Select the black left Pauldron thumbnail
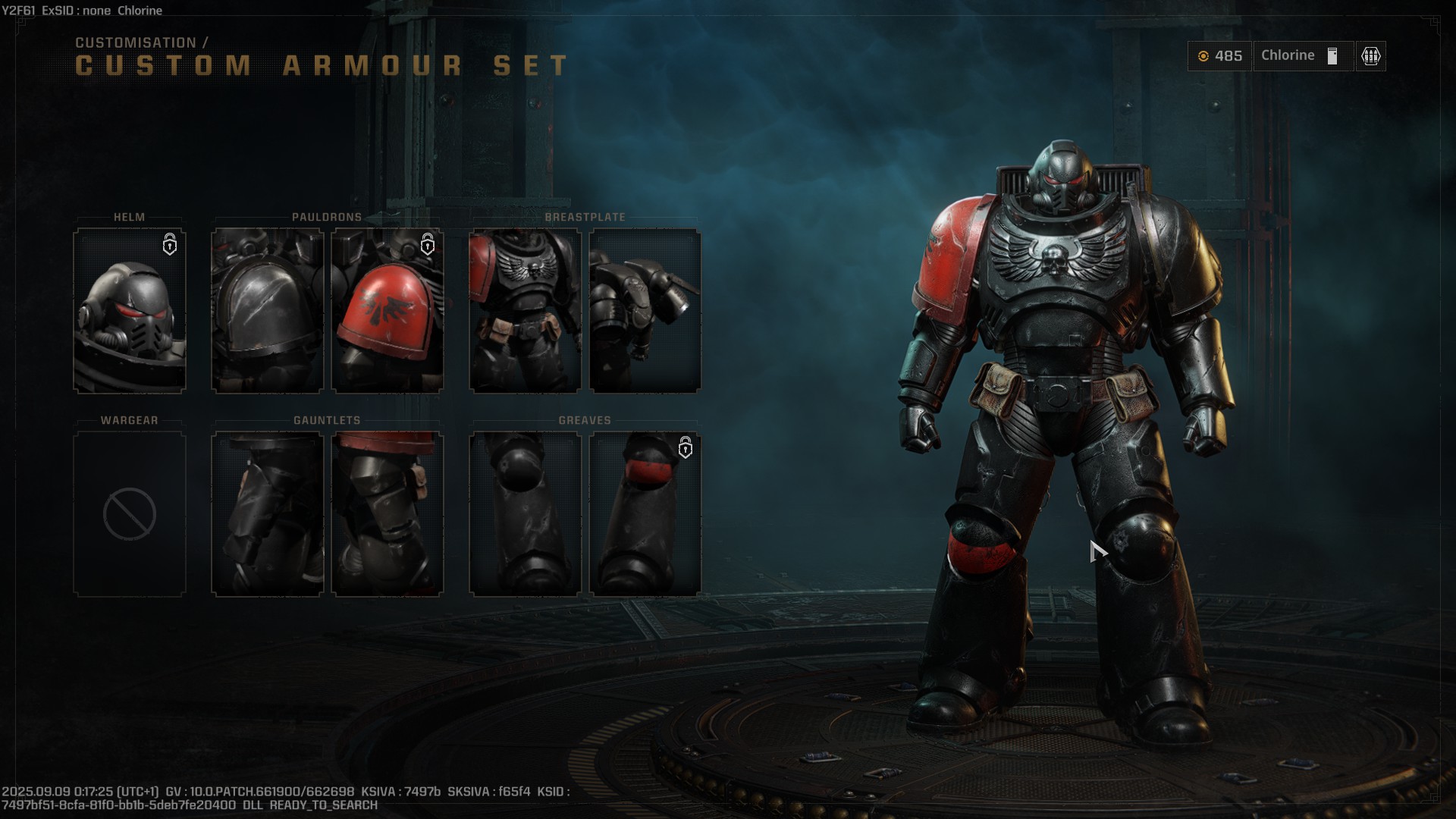This screenshot has height=819, width=1456. [x=267, y=311]
